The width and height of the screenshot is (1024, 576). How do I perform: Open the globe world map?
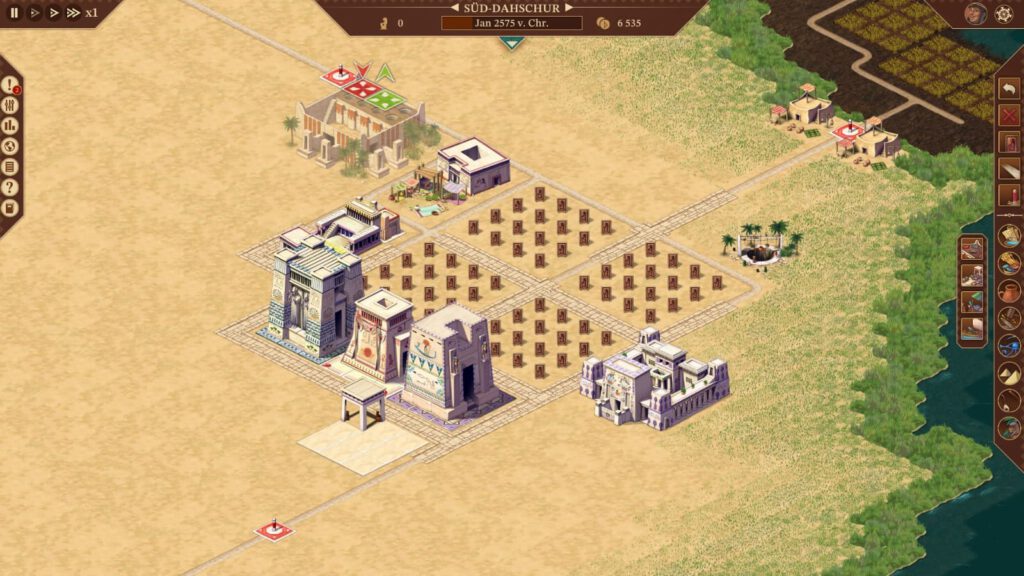(10, 146)
